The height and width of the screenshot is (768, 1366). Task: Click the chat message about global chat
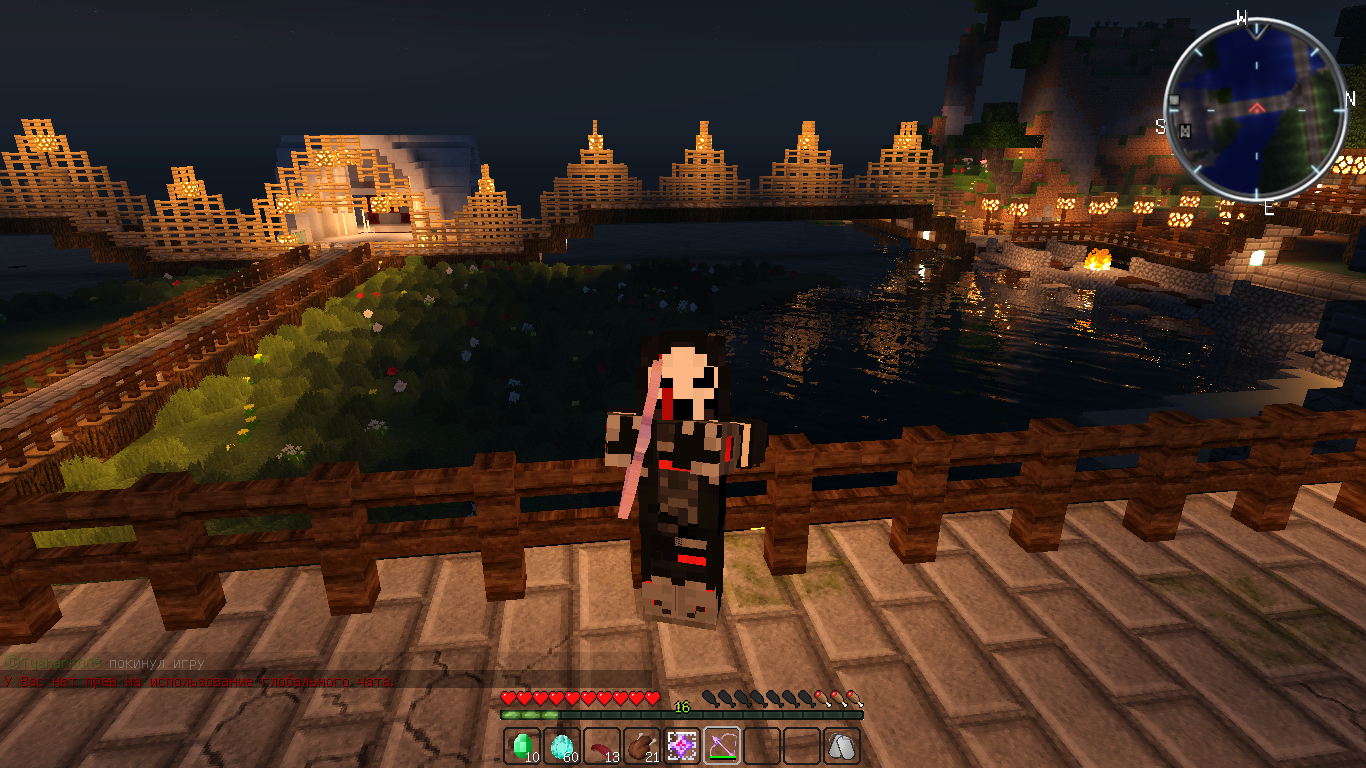click(x=198, y=681)
